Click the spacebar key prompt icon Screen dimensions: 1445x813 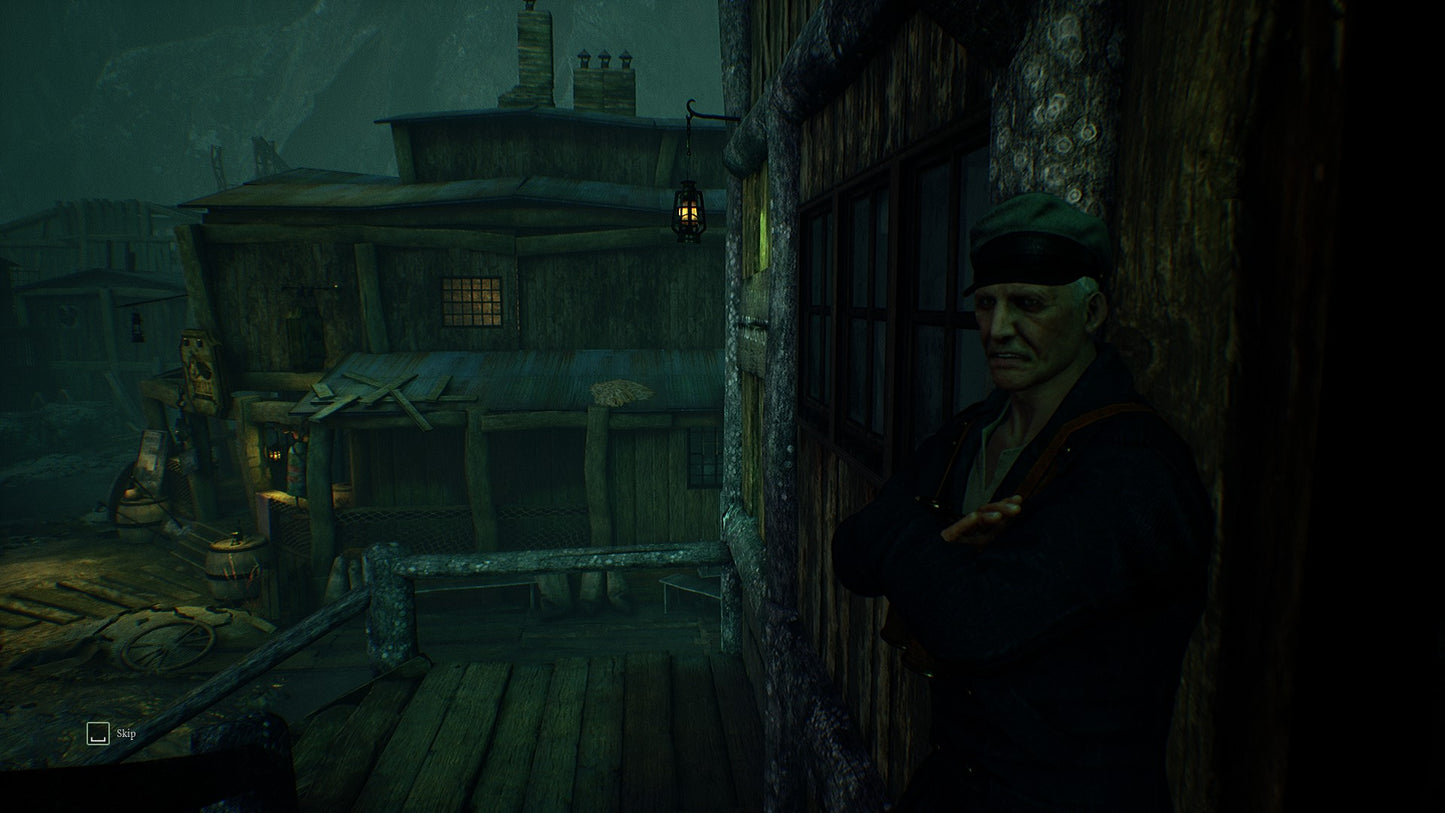[97, 733]
